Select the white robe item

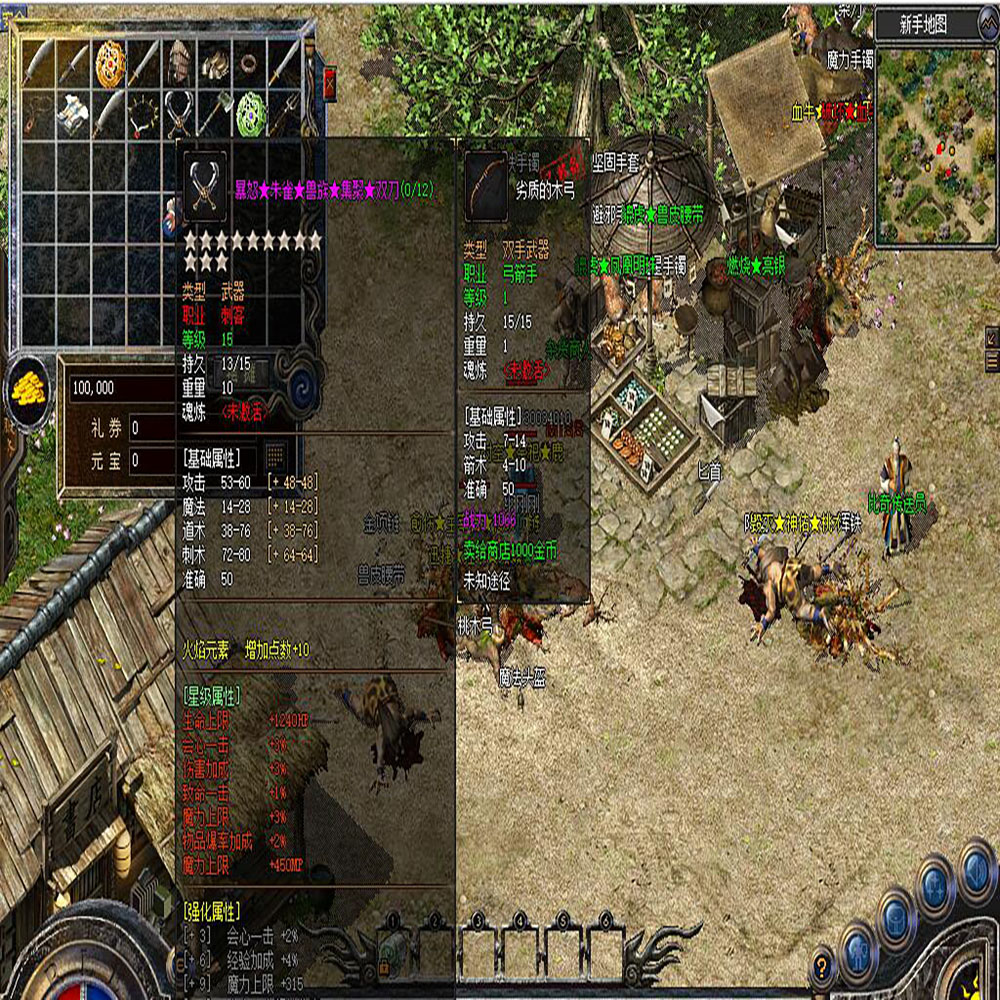coord(74,113)
